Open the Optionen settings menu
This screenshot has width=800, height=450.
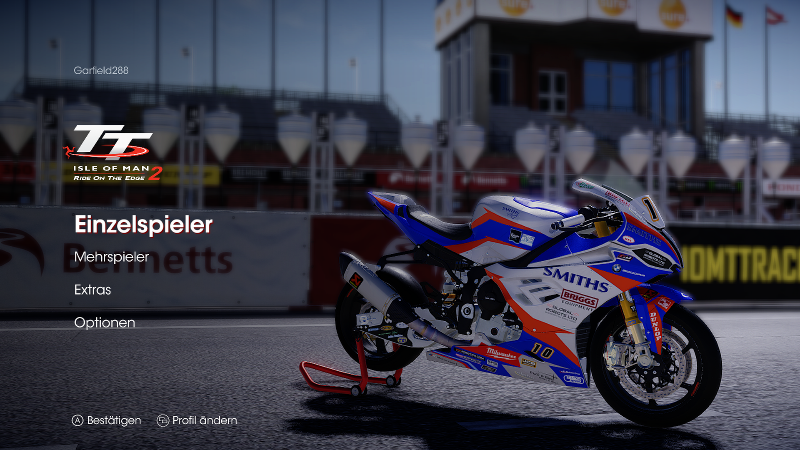pyautogui.click(x=104, y=322)
